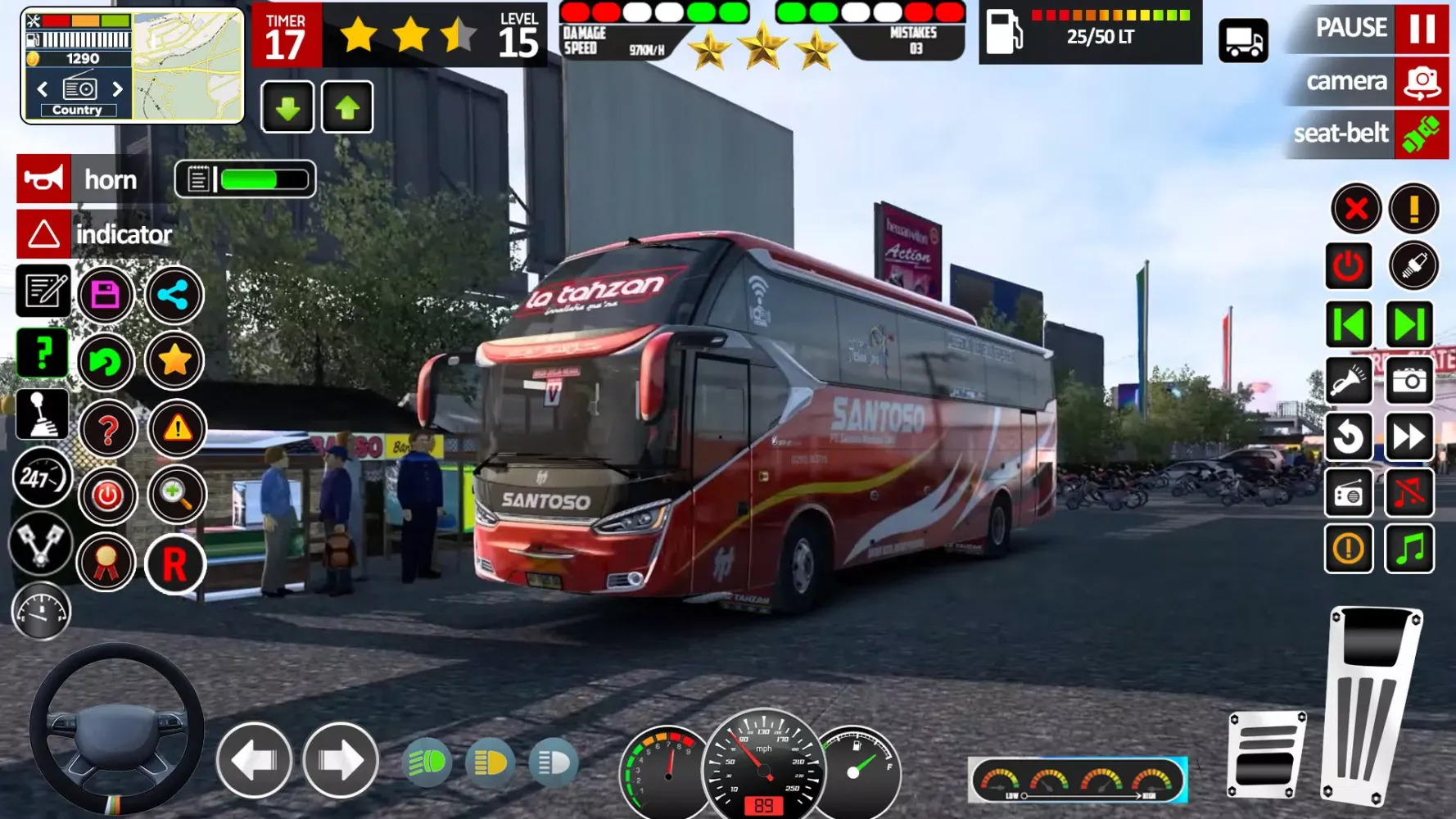Screen dimensions: 1456x819
Task: Click the green music note button
Action: 1409,548
